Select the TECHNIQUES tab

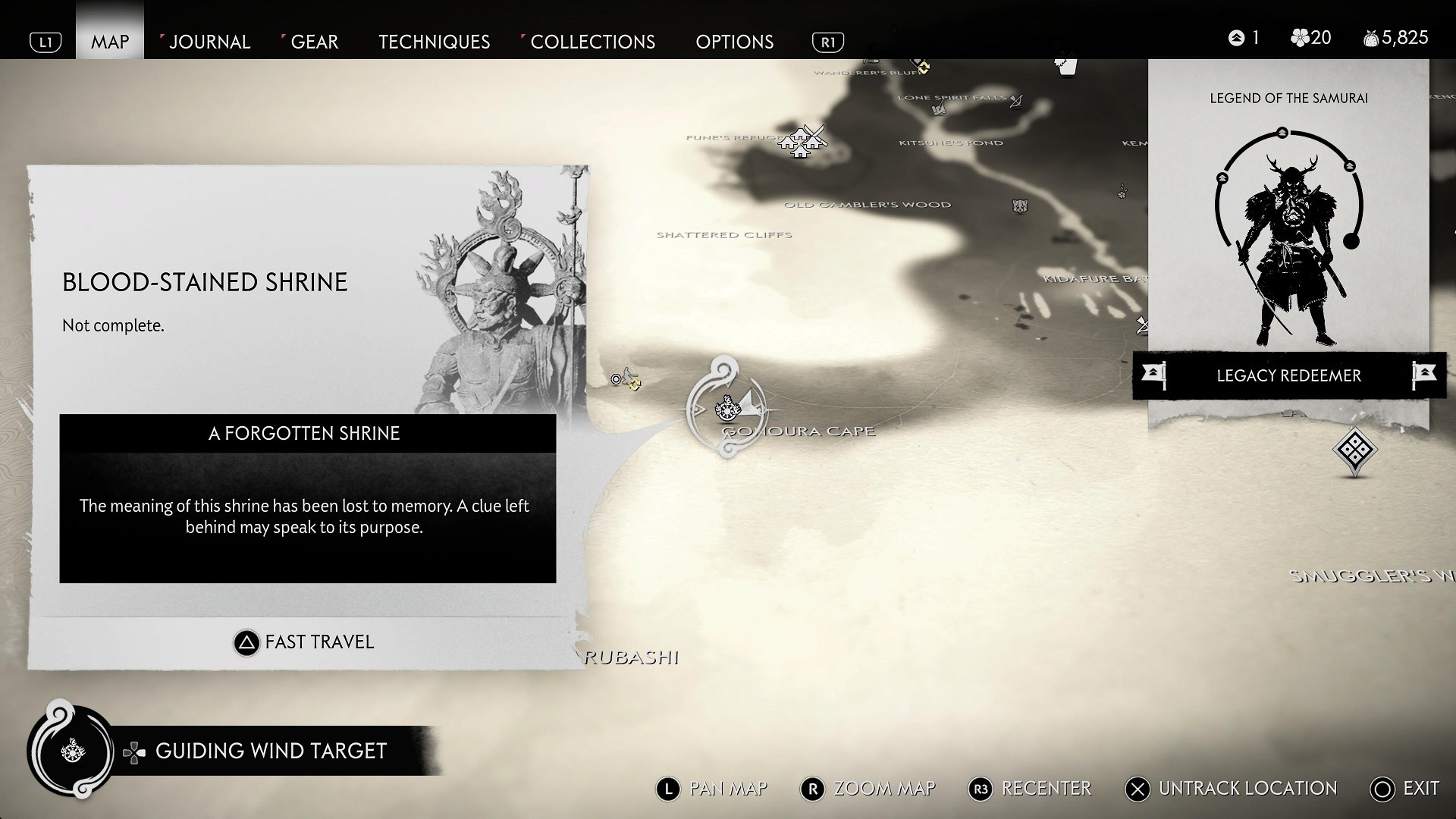coord(434,42)
